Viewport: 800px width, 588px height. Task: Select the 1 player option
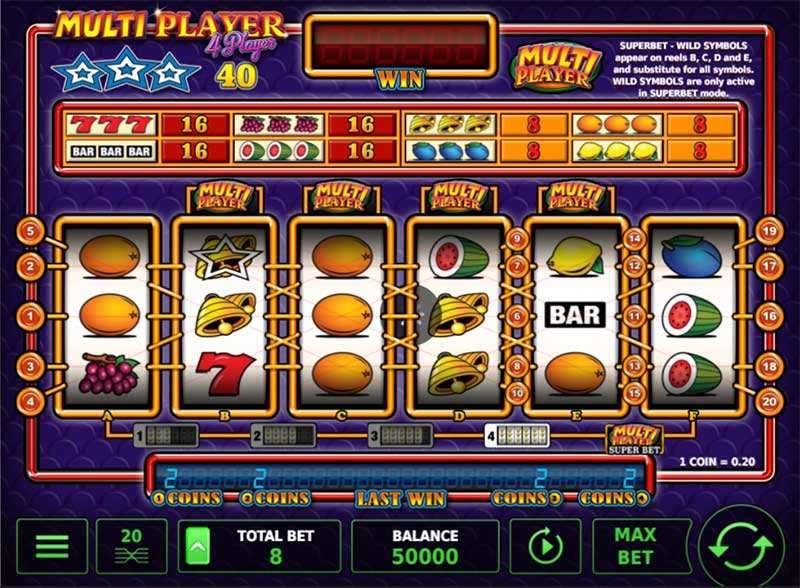[166, 435]
